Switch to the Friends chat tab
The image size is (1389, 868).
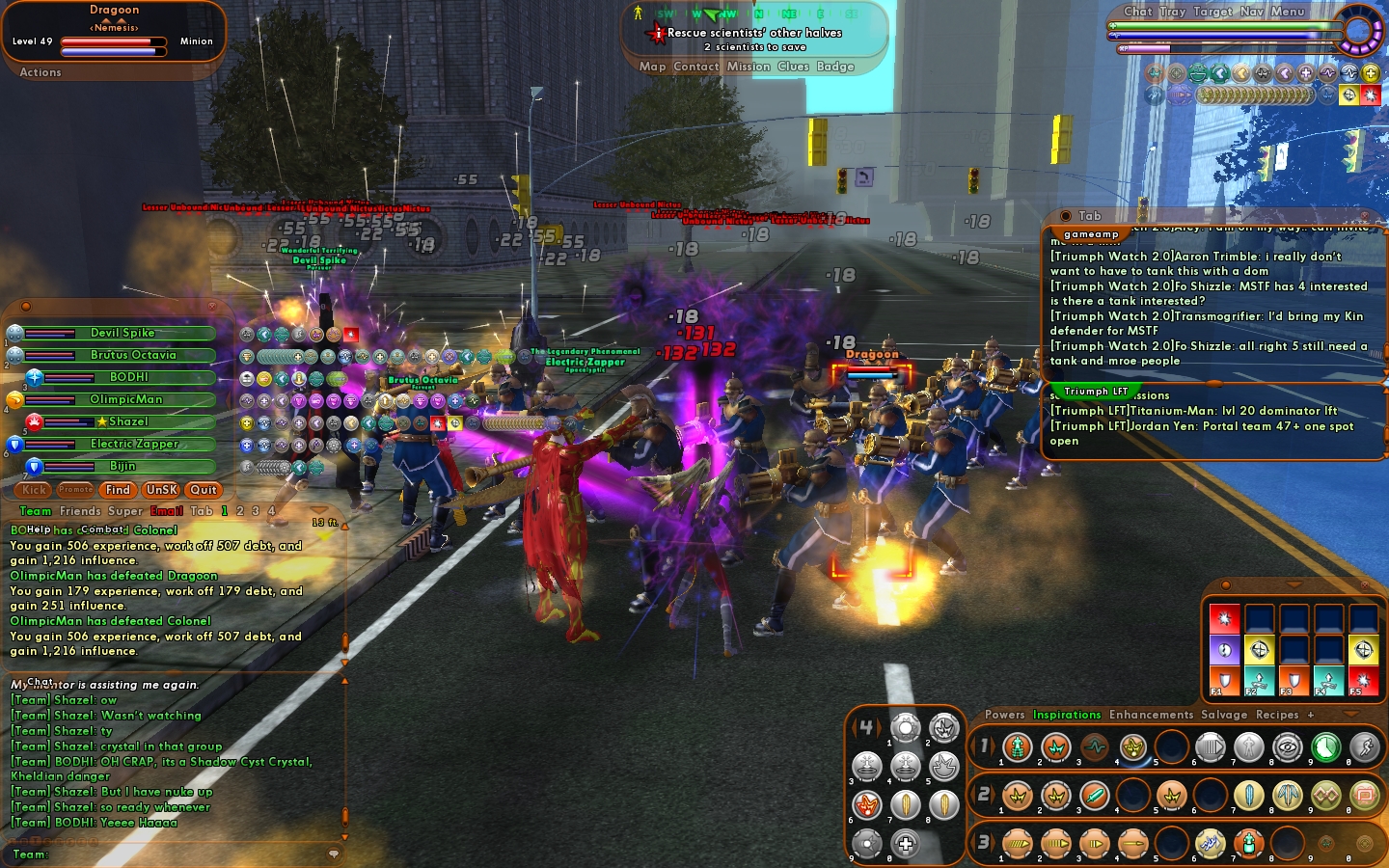pos(80,511)
